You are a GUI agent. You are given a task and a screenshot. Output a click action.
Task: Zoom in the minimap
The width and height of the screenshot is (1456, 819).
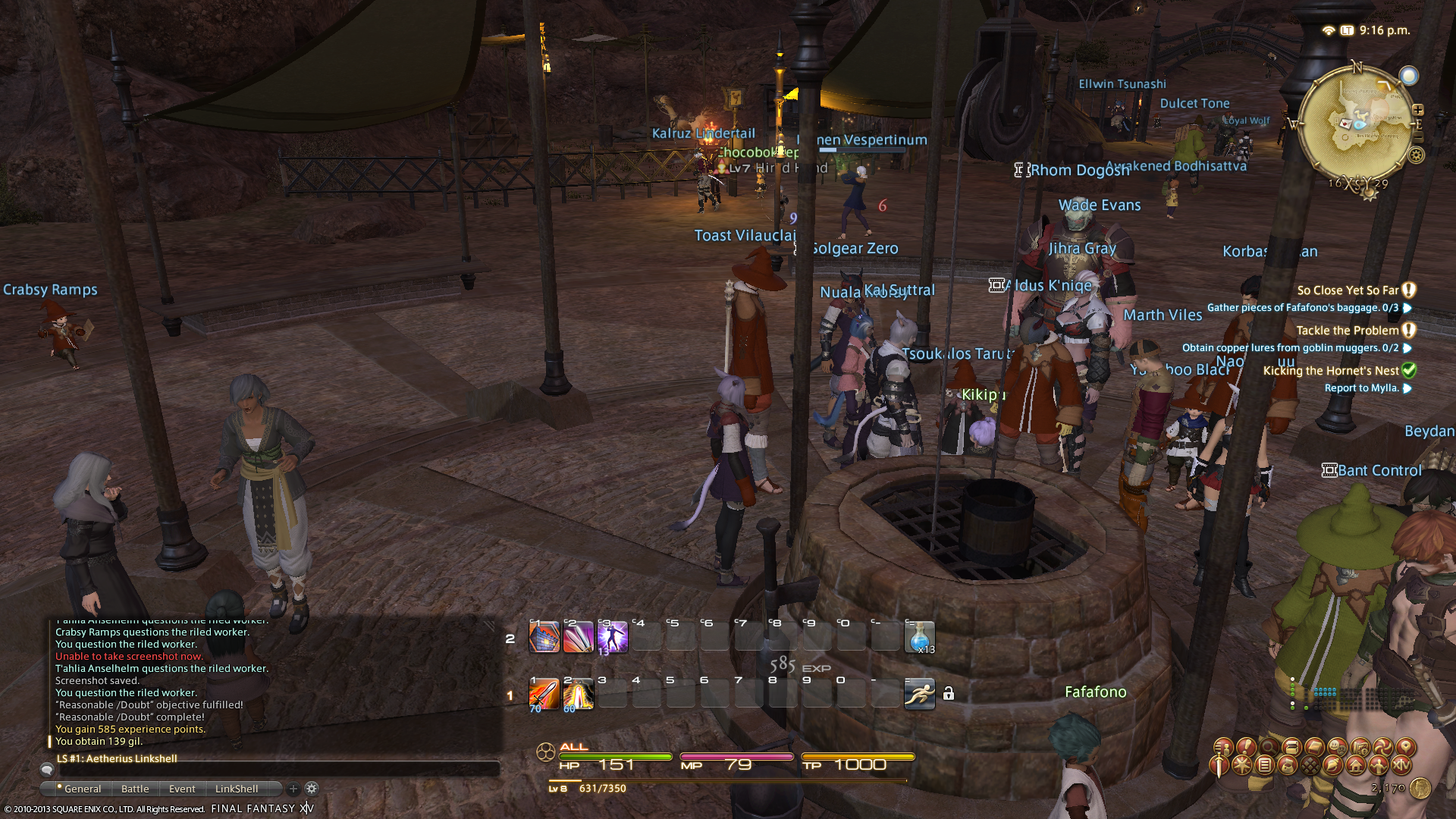(x=1418, y=110)
